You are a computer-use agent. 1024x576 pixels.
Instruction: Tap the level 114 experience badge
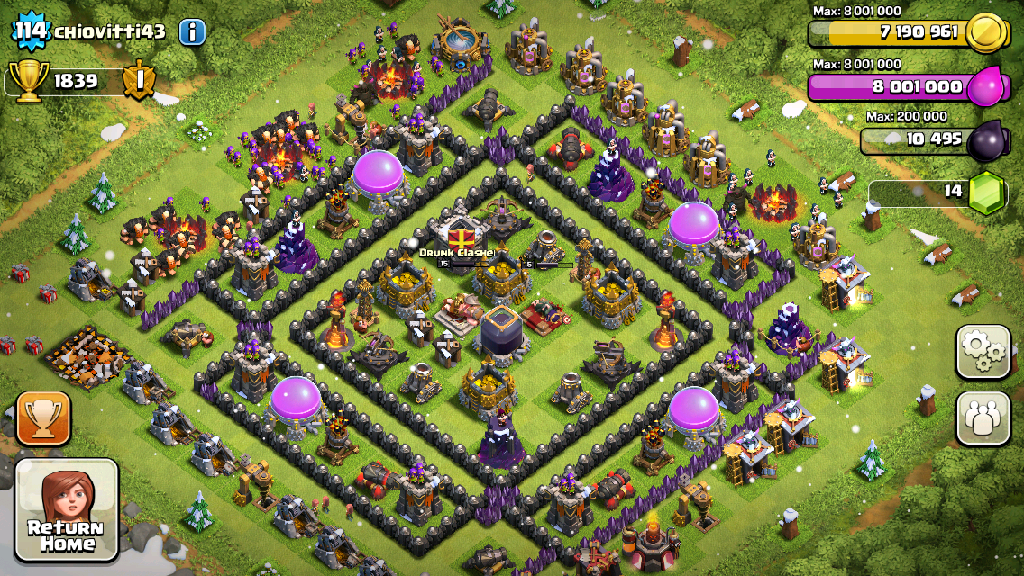[30, 31]
